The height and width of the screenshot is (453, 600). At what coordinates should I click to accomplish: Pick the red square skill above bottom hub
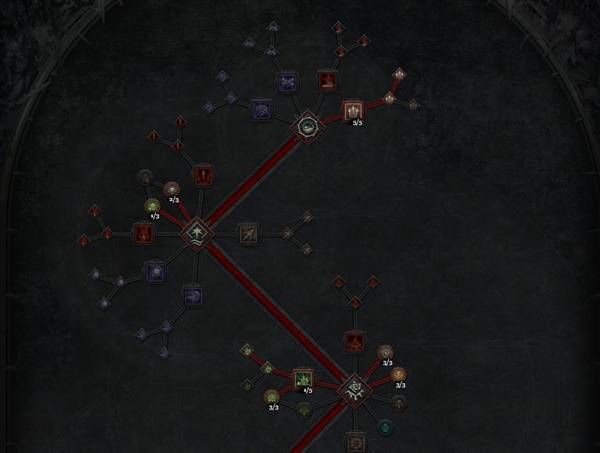[354, 341]
